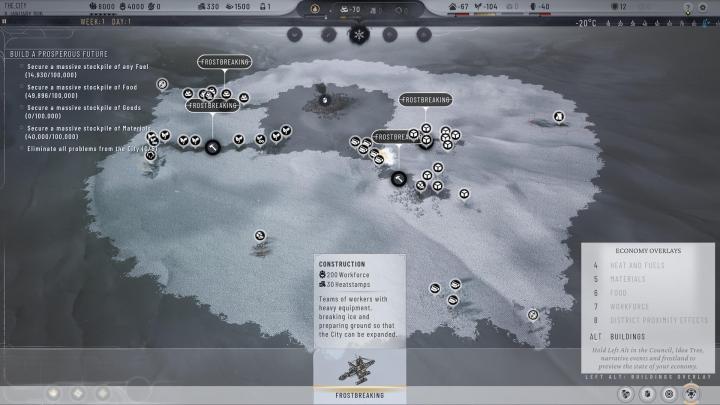Select the Goods stockpile objective
Viewport: 720px width, 405px height.
[x=82, y=108]
